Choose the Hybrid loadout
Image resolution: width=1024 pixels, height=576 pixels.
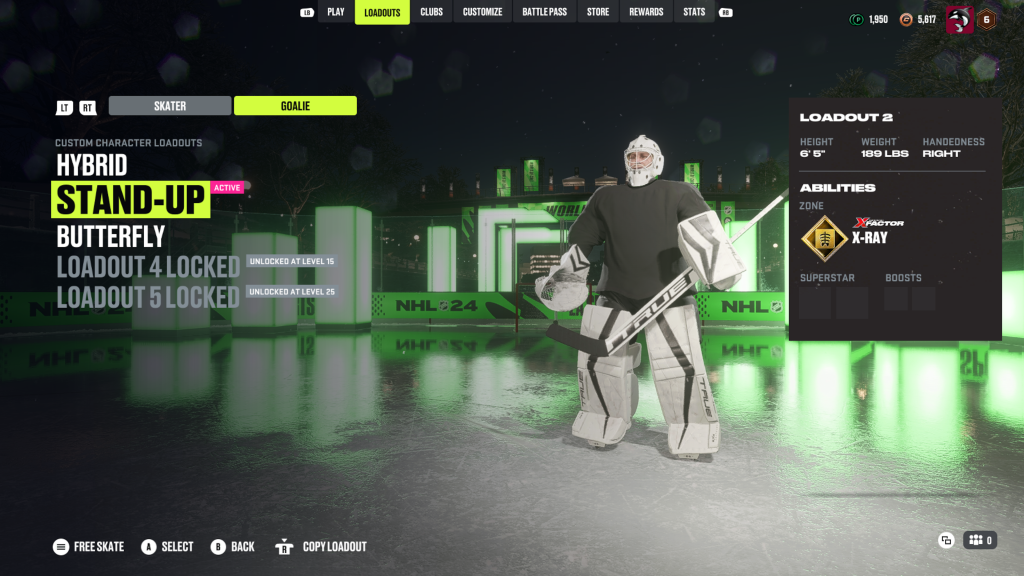[91, 165]
